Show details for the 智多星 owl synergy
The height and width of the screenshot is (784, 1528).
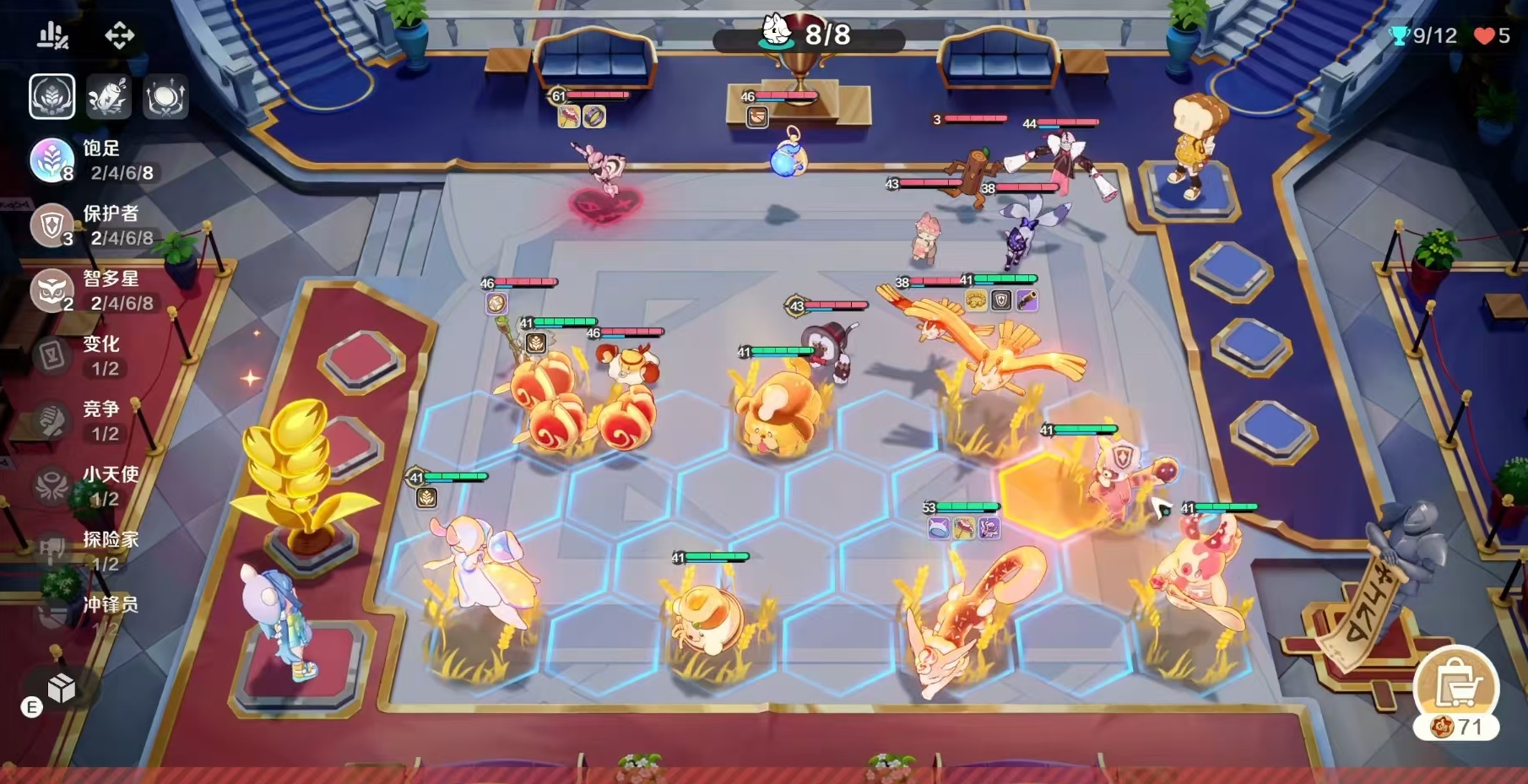click(x=93, y=290)
